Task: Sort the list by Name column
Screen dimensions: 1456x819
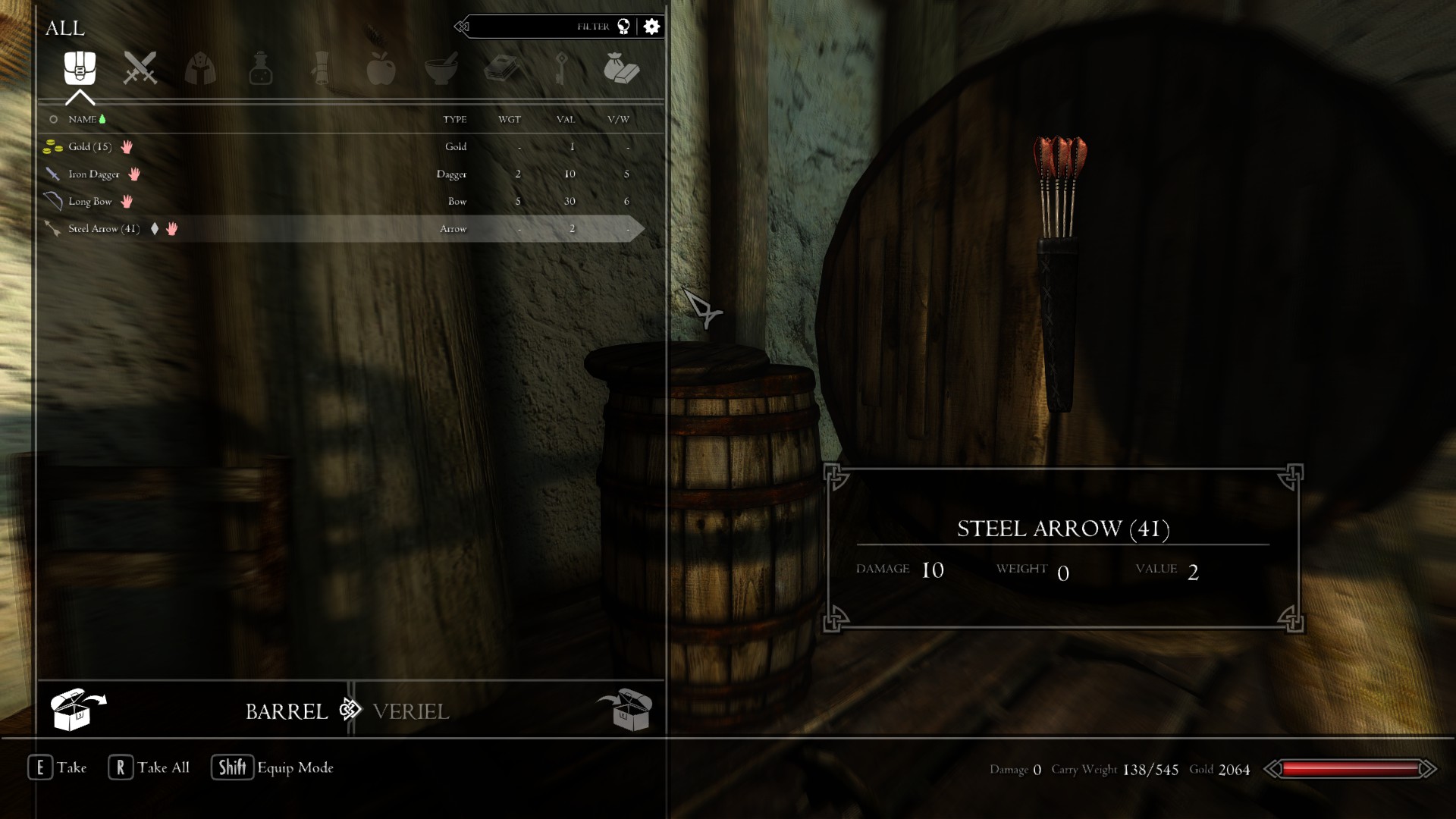Action: coord(82,119)
